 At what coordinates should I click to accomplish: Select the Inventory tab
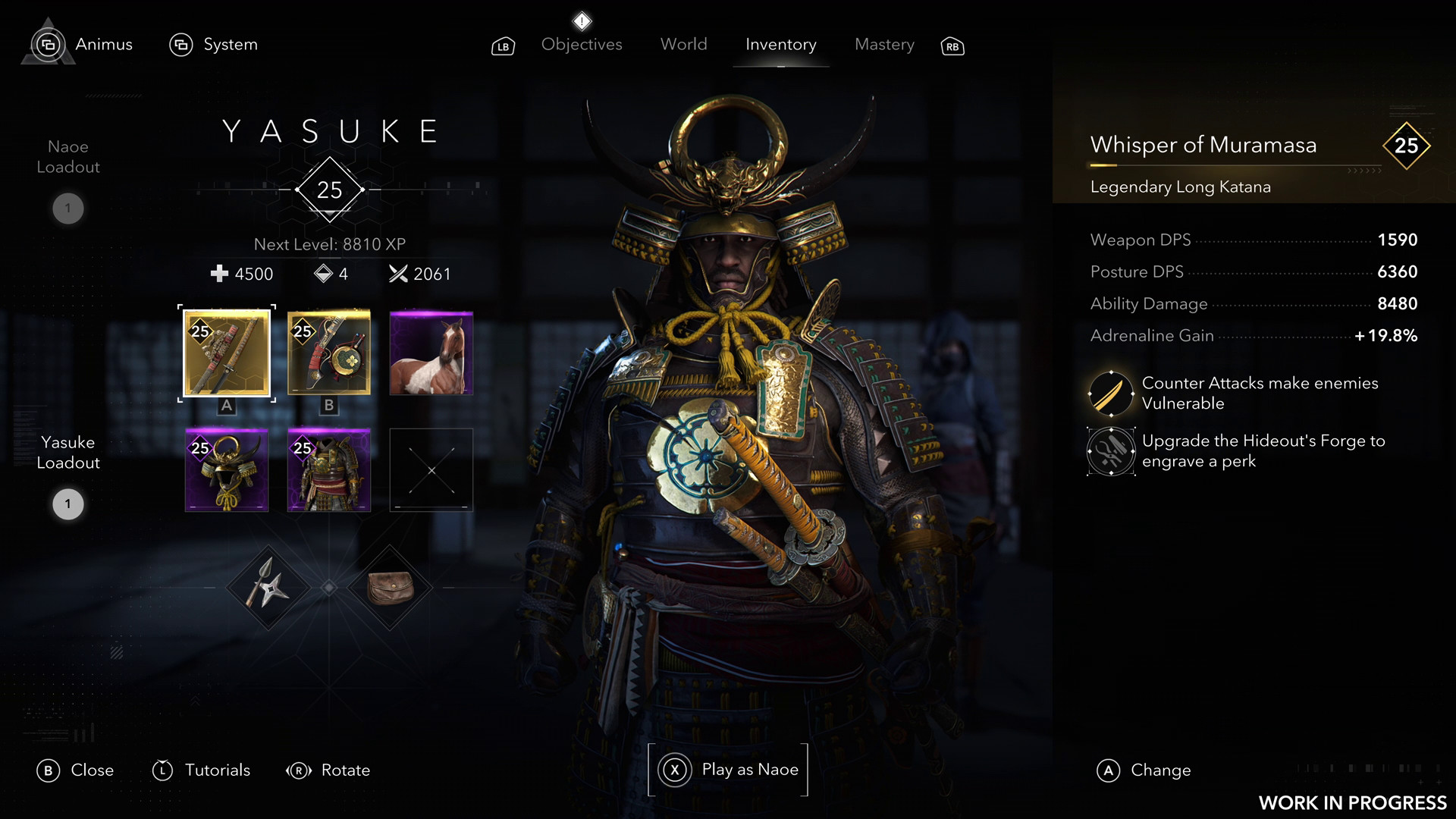(x=780, y=45)
